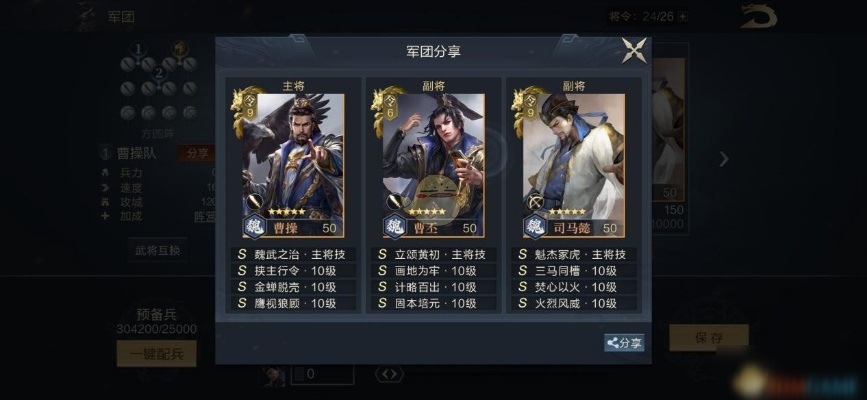
Task: Open the 焚心以火 skill entry
Action: click(x=574, y=286)
